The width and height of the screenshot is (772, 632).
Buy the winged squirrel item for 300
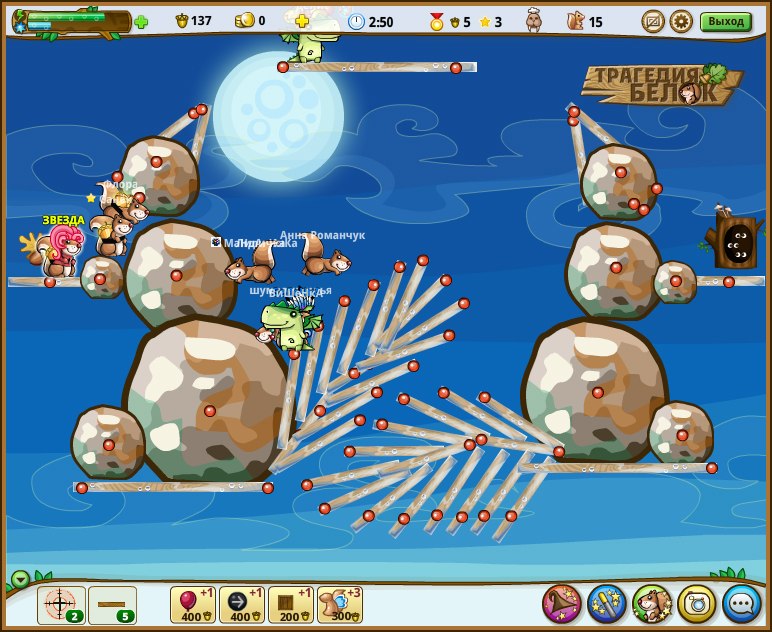340,605
